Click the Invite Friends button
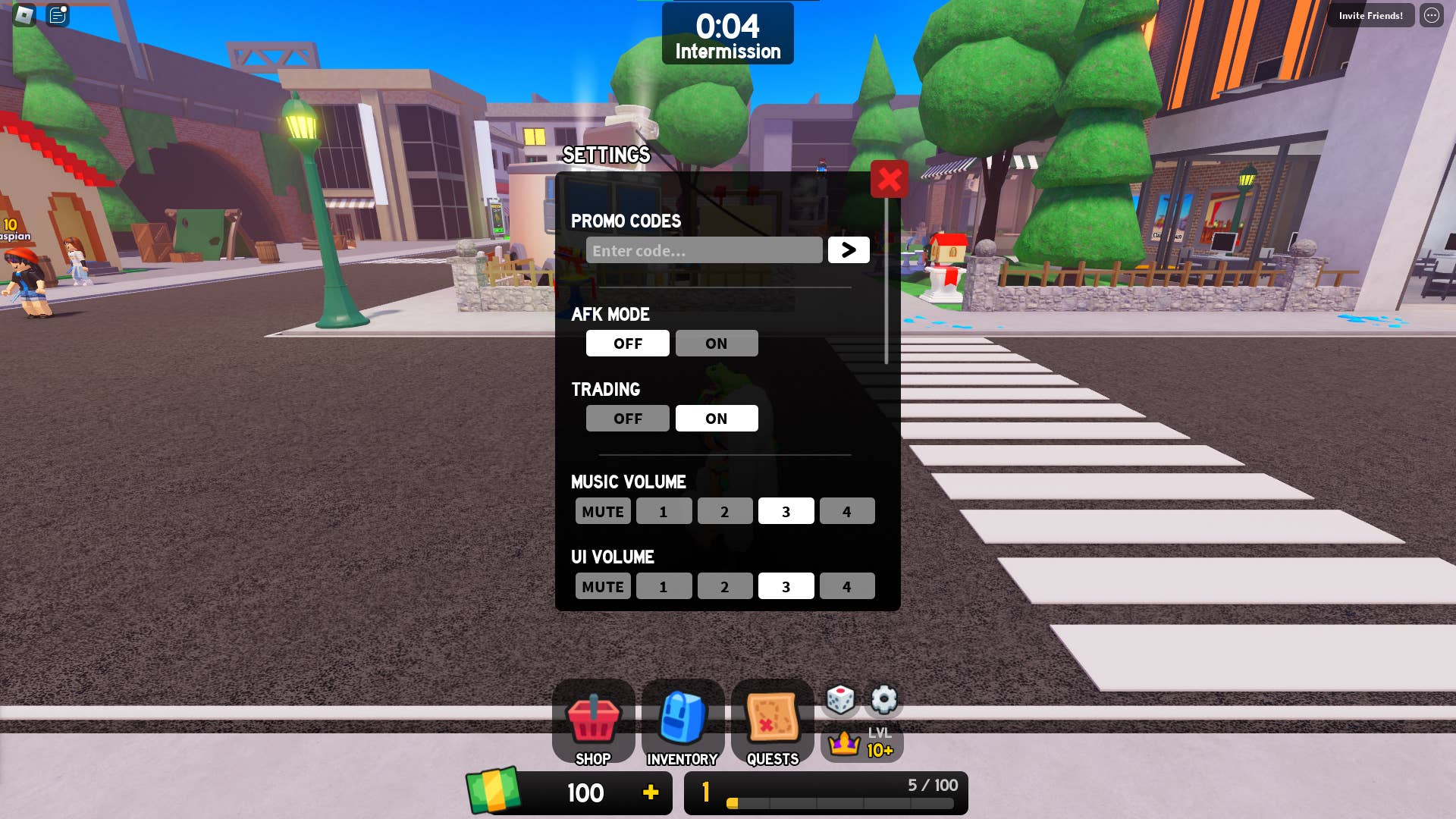This screenshot has width=1456, height=819. (x=1370, y=15)
